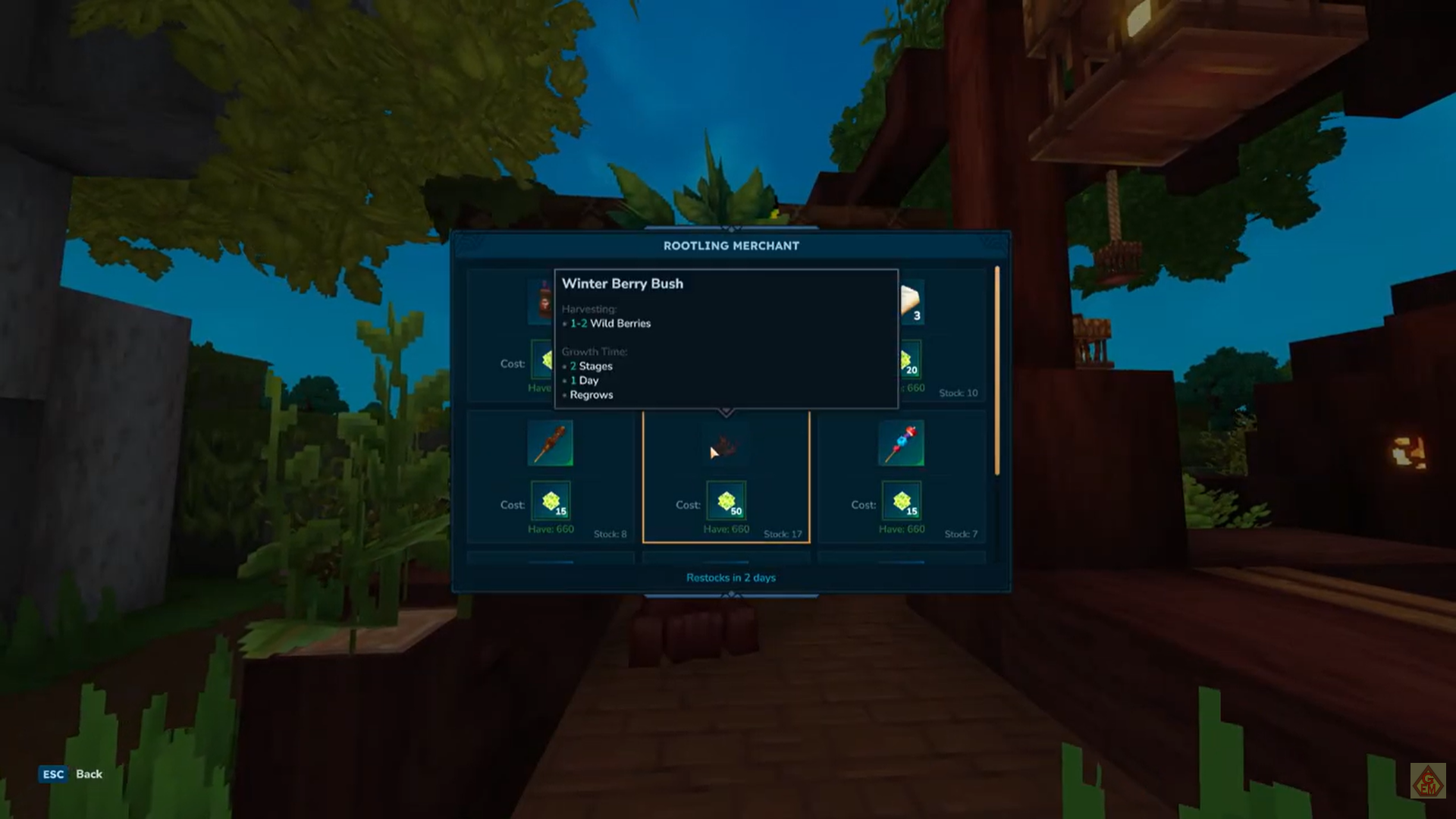Click the downward chevron below the tooltip
This screenshot has height=819, width=1456.
[x=726, y=411]
